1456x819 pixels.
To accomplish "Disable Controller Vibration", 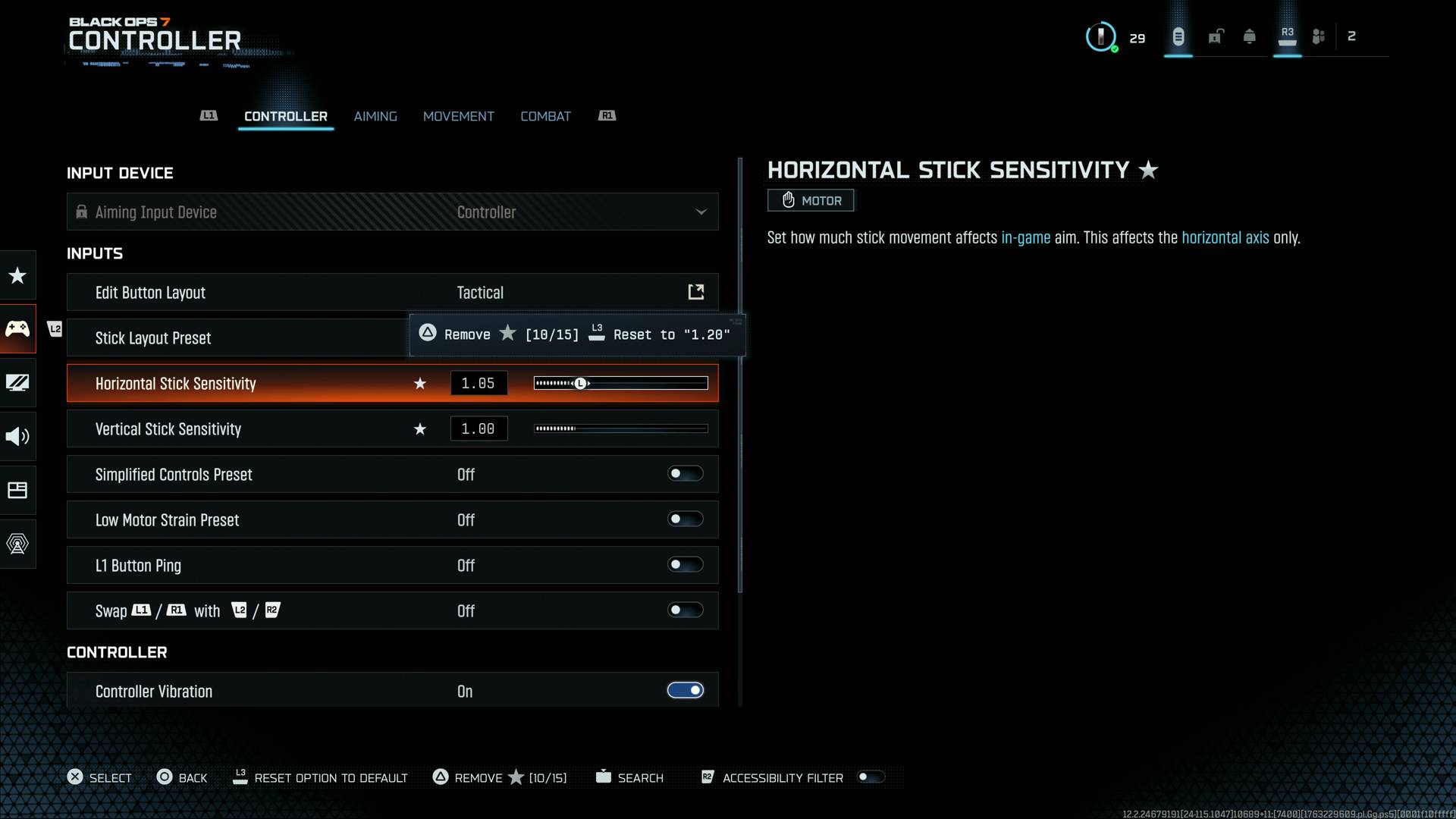I will 685,690.
